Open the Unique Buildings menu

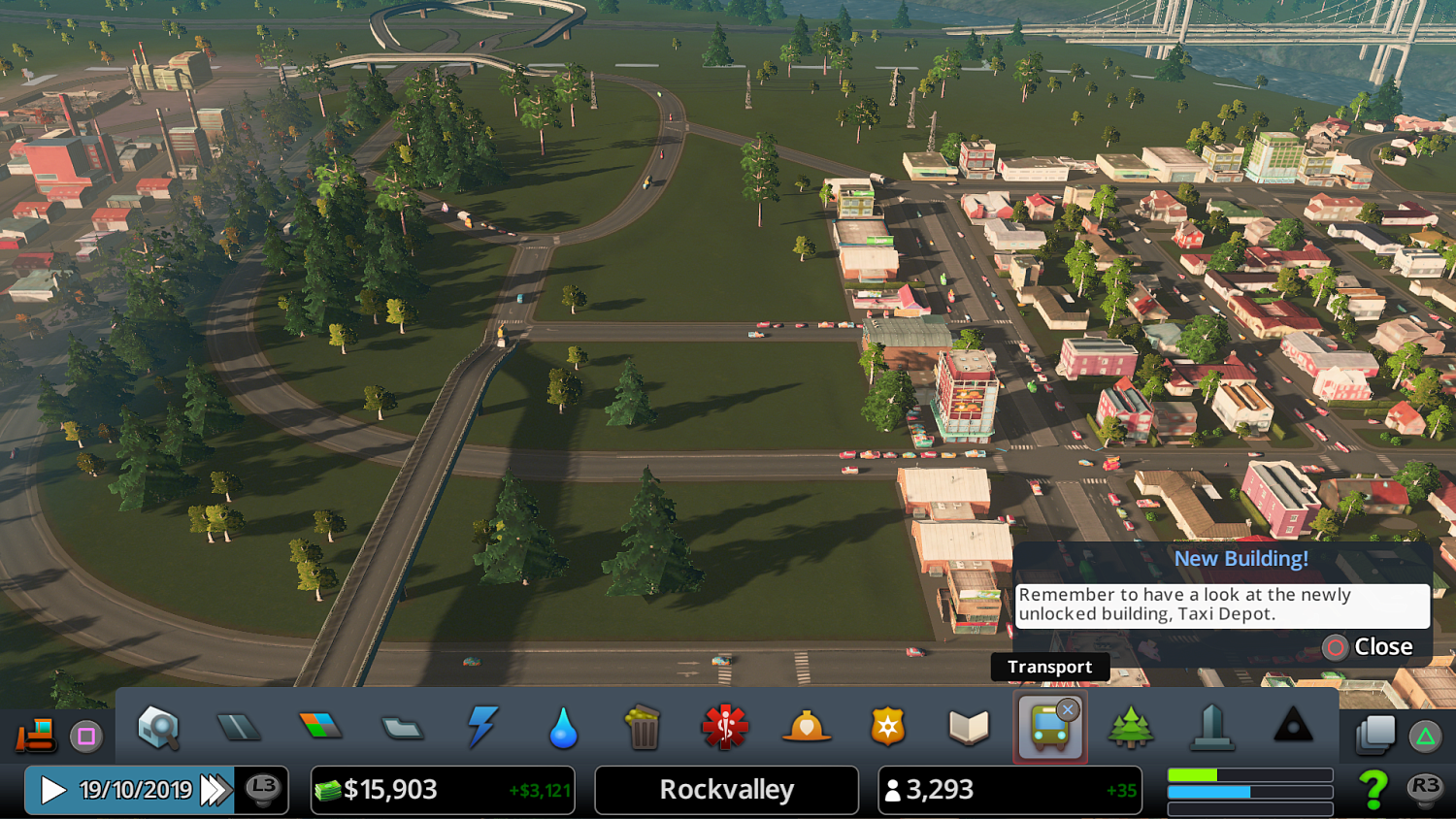pos(1210,726)
